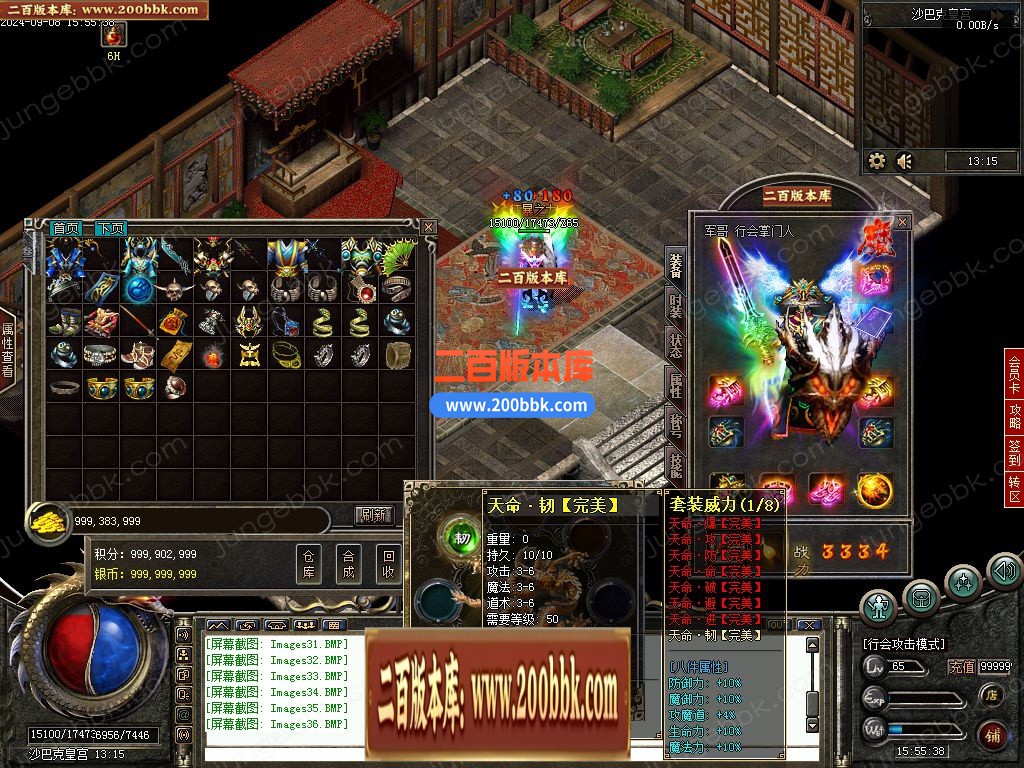Screen dimensions: 1024x768
Task: Close the inventory bag window
Action: (428, 227)
